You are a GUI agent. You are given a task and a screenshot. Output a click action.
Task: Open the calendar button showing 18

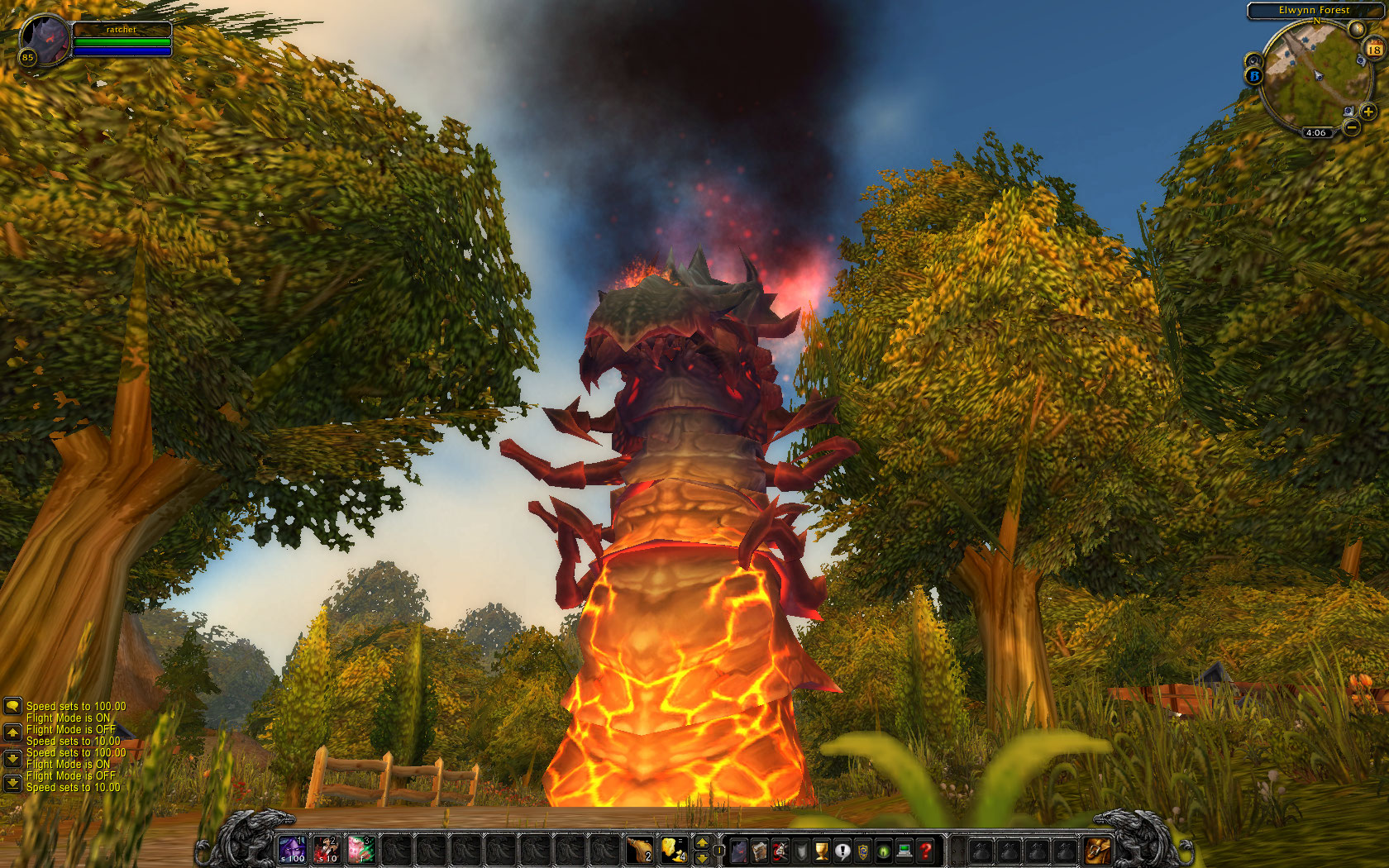(x=1374, y=49)
